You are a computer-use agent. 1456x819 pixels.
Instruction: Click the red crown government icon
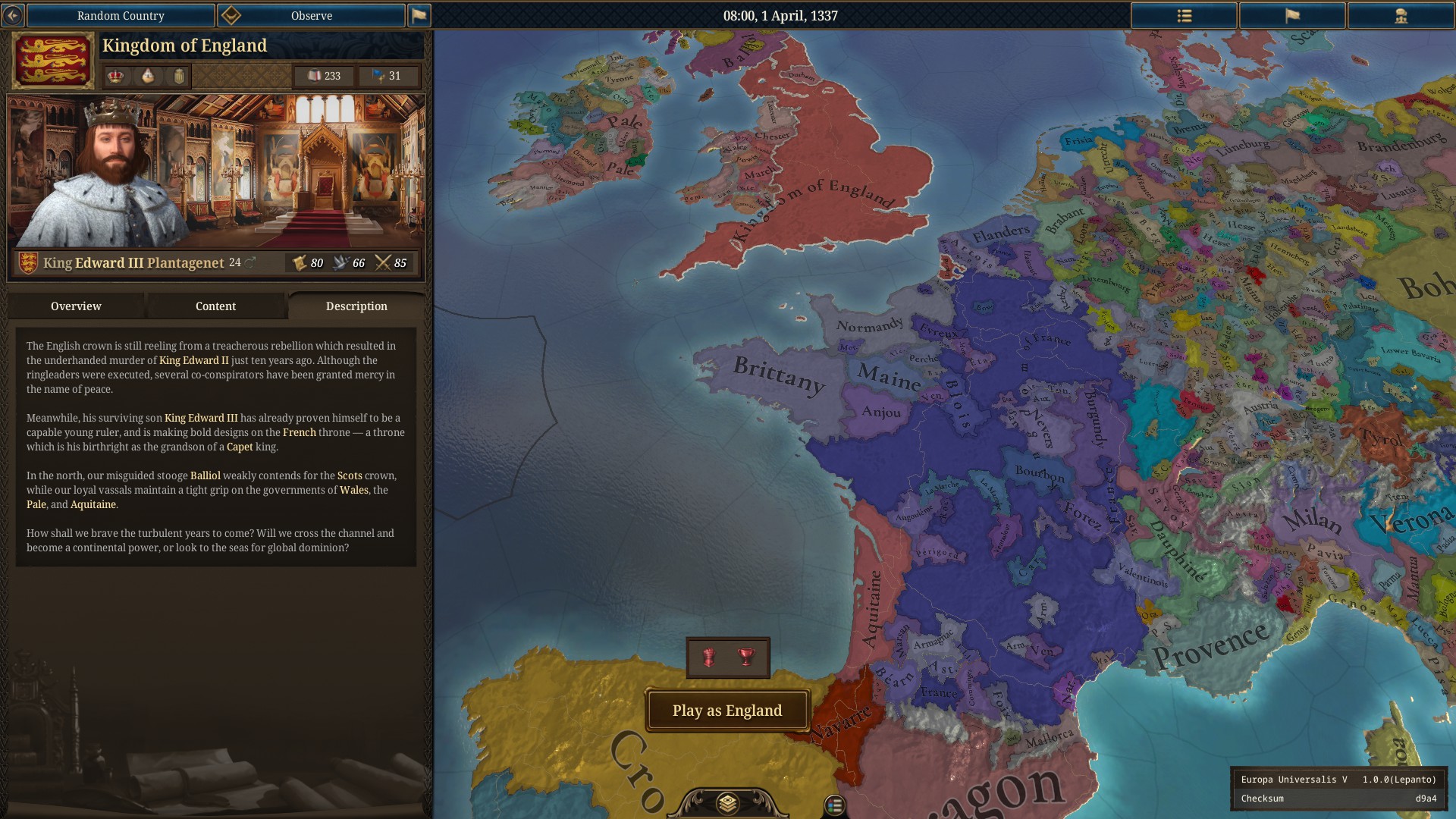pos(115,76)
